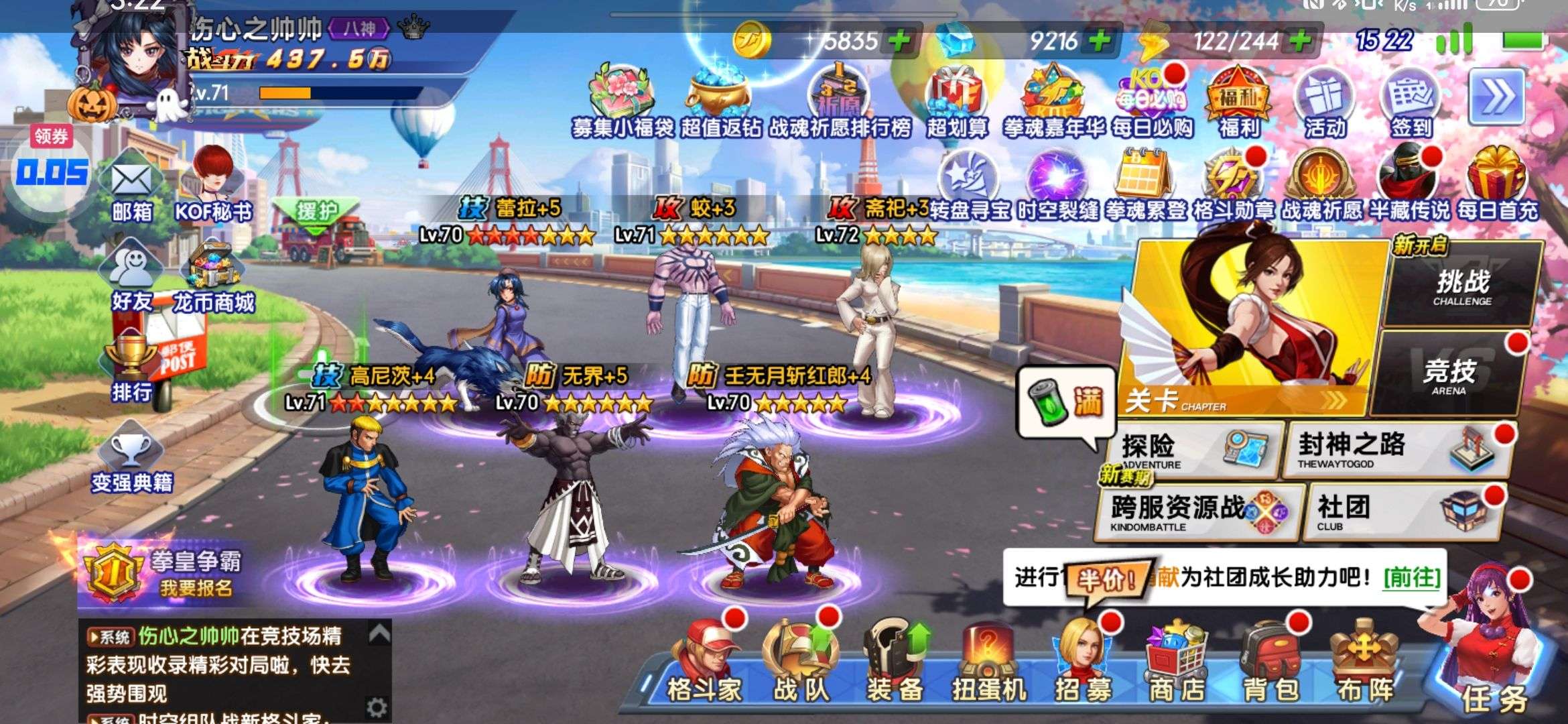
Task: Open the 好友 friends list
Action: tap(132, 278)
